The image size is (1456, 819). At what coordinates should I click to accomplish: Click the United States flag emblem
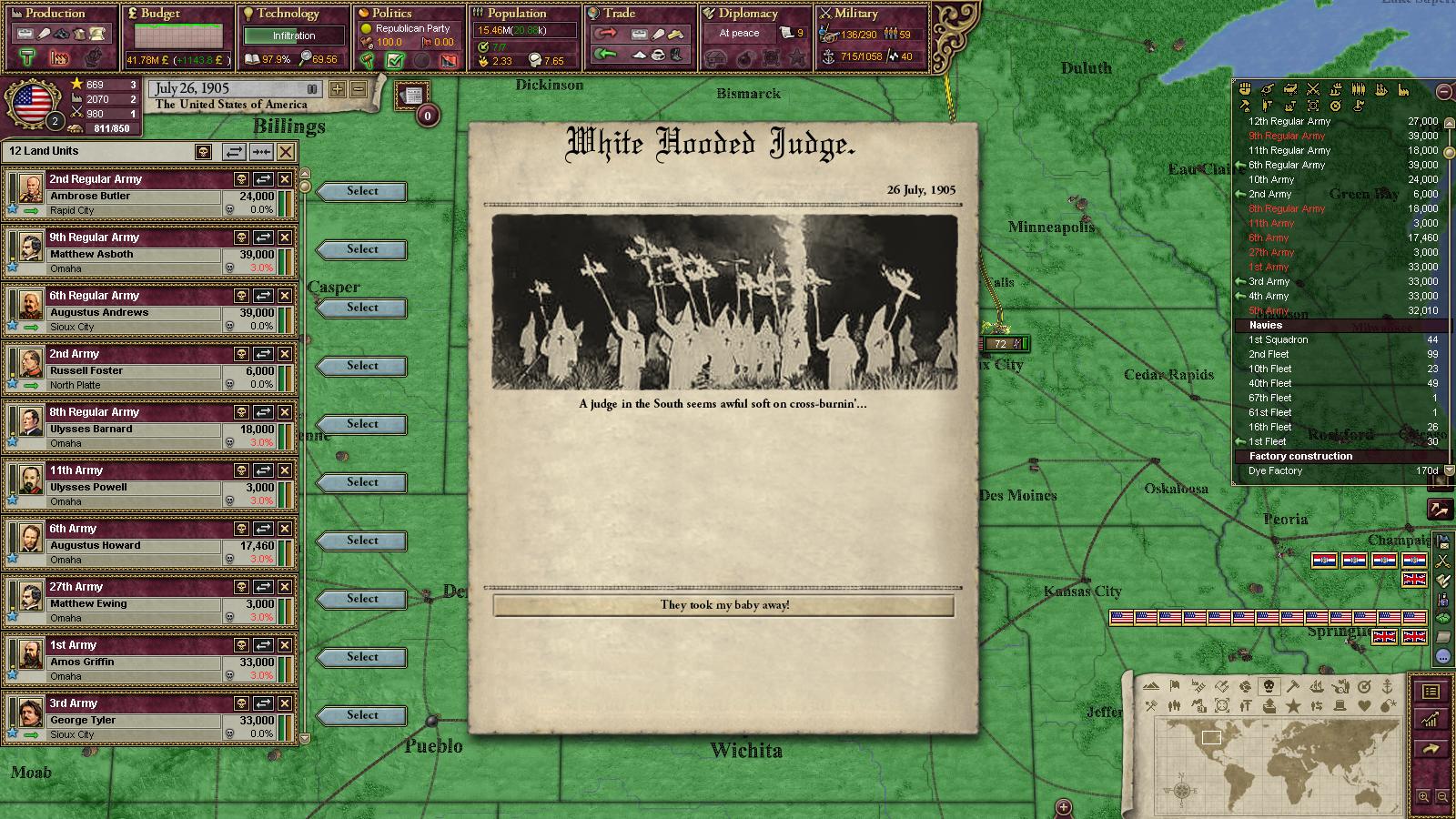(32, 102)
